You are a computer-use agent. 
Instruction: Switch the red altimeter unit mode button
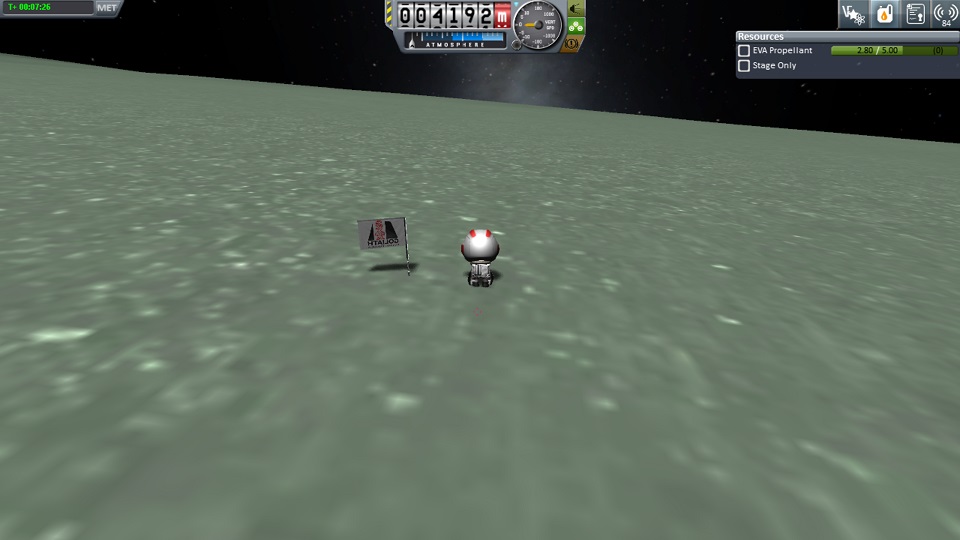point(502,16)
